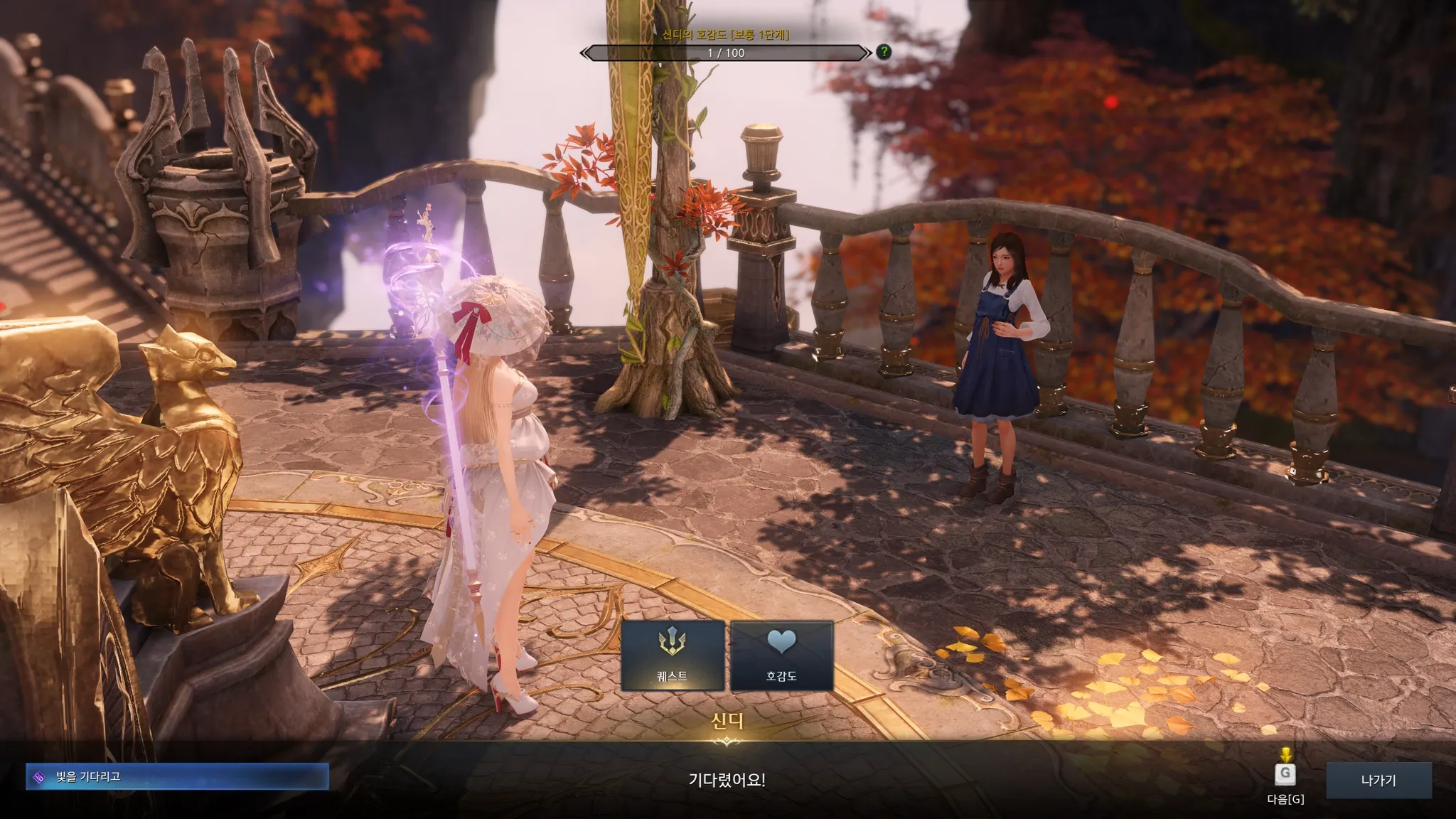Select the 빛을 기다리고 quest entry
The height and width of the screenshot is (819, 1456).
(x=177, y=776)
